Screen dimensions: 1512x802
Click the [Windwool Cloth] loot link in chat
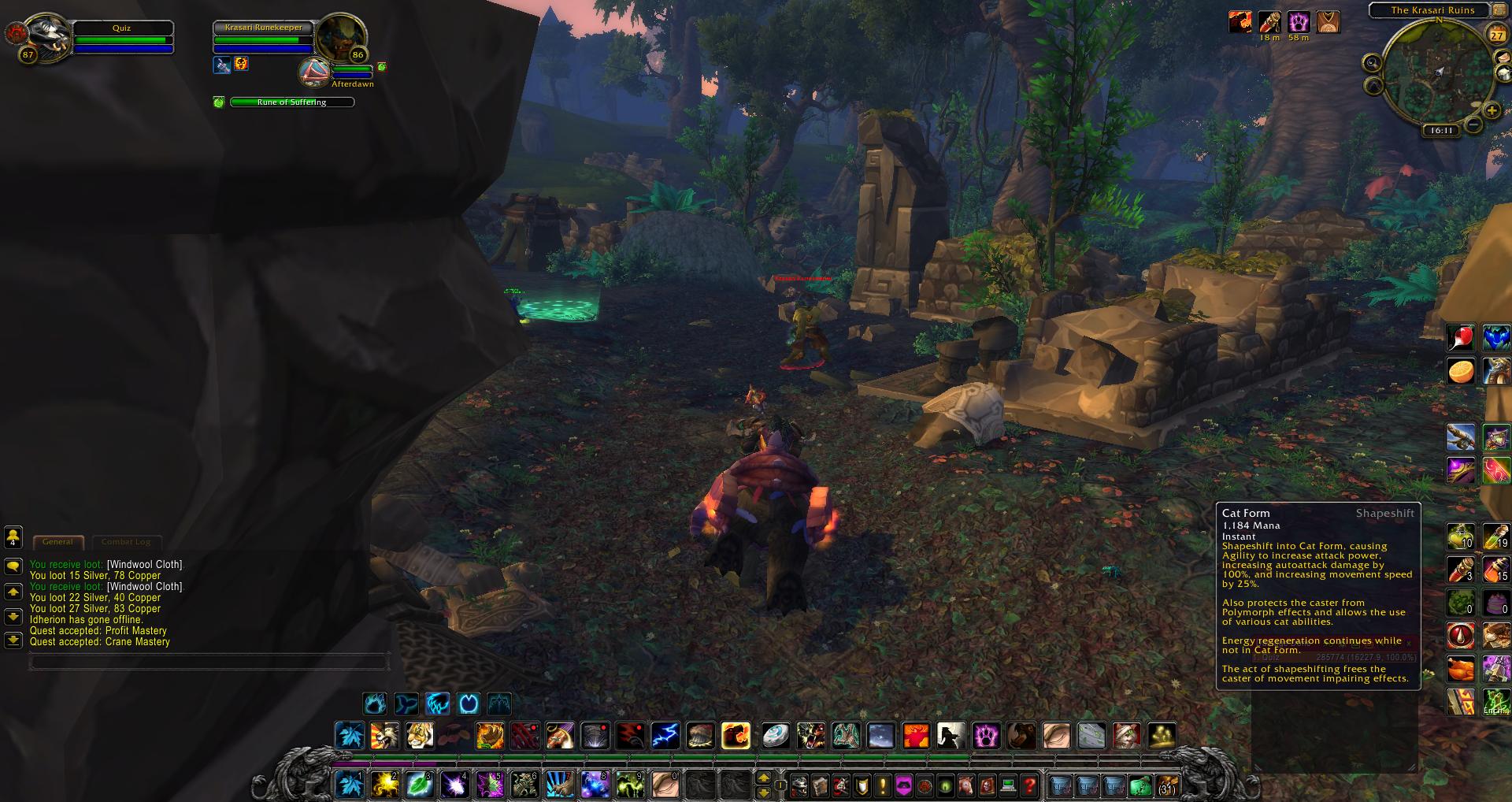pyautogui.click(x=145, y=564)
